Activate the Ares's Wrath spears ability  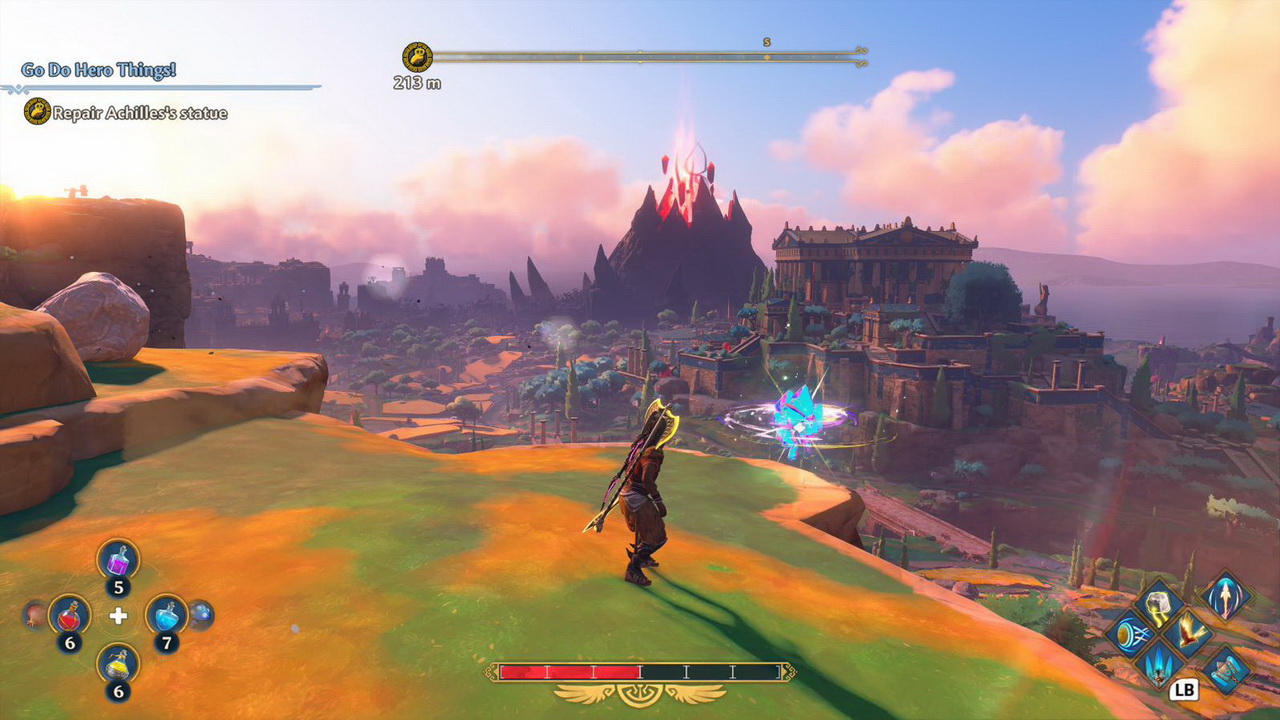pyautogui.click(x=1160, y=662)
